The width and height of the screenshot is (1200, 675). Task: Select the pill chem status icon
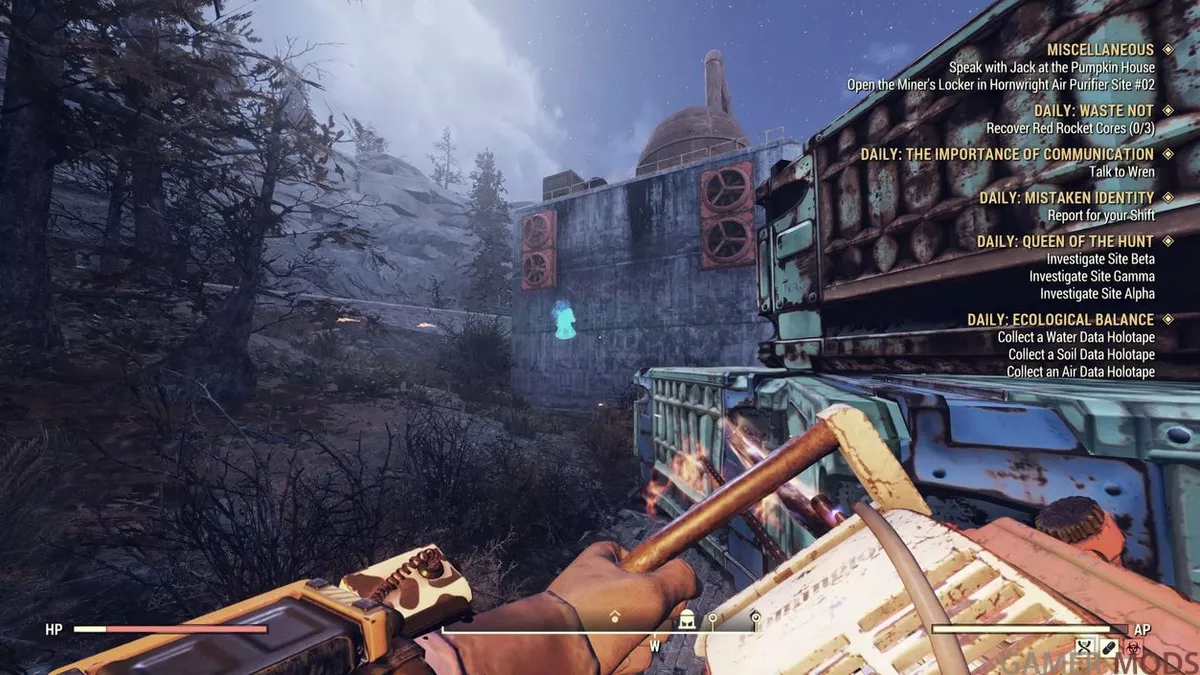[x=1108, y=648]
